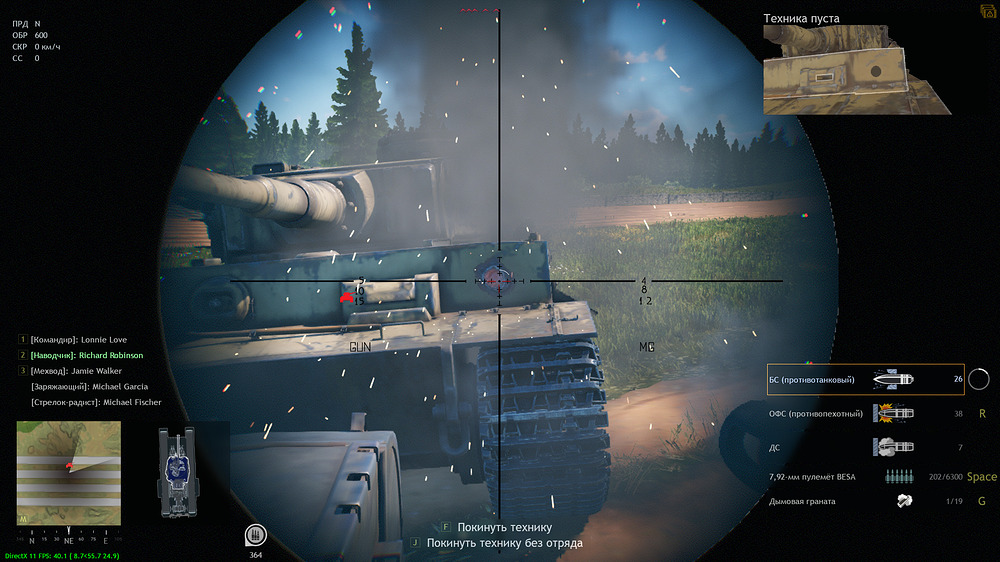This screenshot has width=1000, height=562.
Task: Open the minimap
Action: [68, 472]
